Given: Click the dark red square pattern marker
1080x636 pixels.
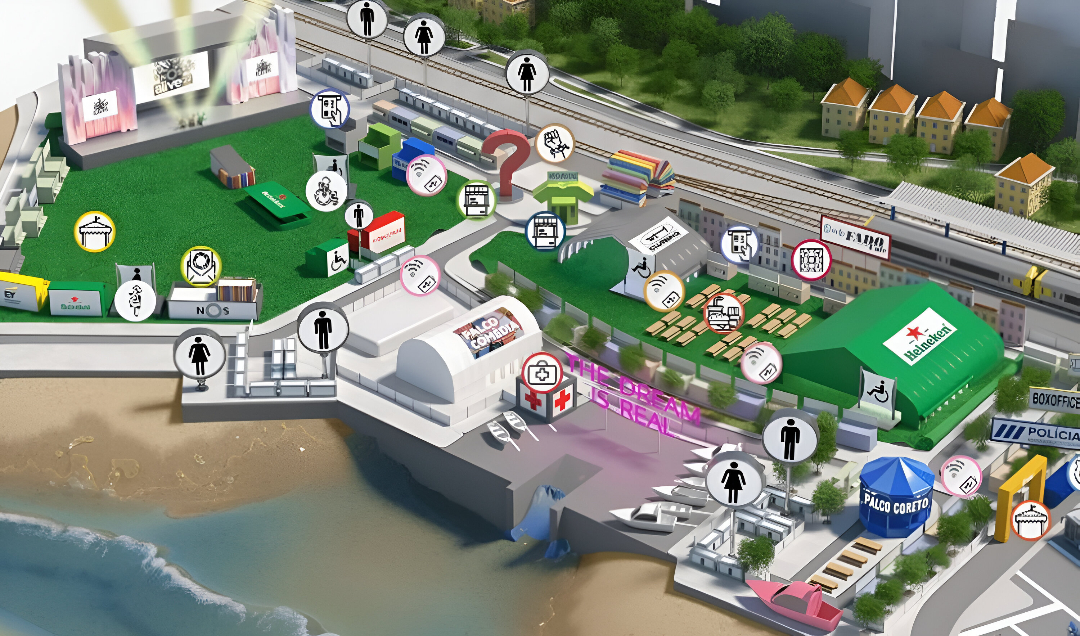Looking at the screenshot, I should [x=811, y=260].
